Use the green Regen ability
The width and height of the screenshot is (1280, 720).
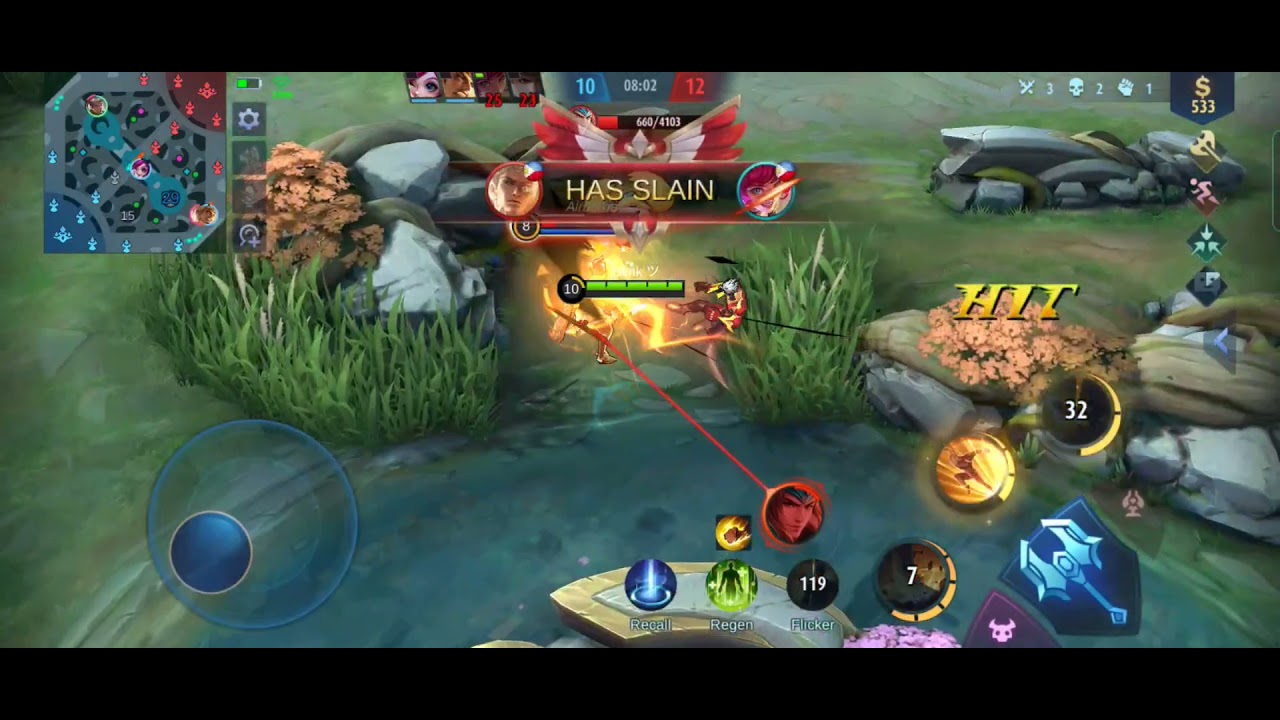[731, 587]
